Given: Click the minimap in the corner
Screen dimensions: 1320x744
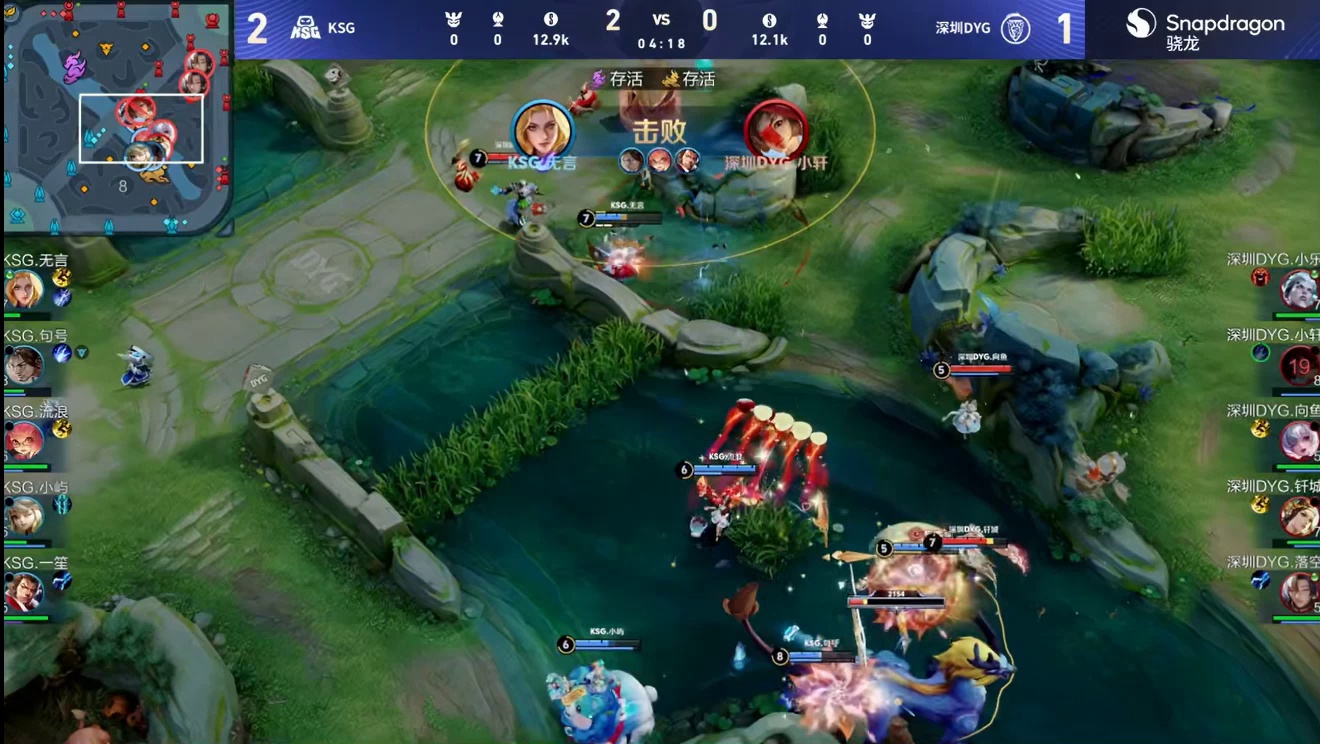Looking at the screenshot, I should click(118, 116).
